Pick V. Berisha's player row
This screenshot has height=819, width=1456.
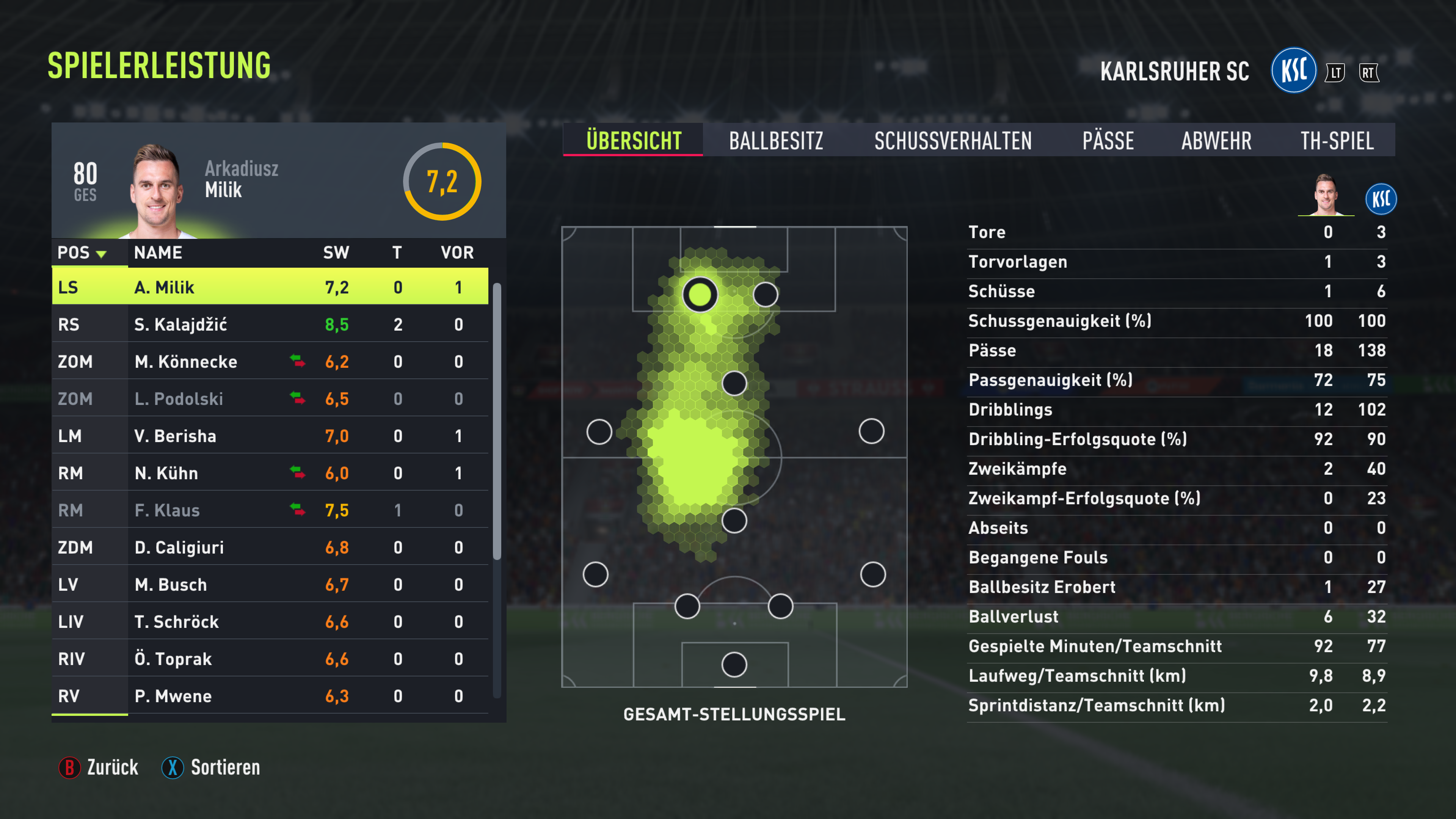pos(270,436)
